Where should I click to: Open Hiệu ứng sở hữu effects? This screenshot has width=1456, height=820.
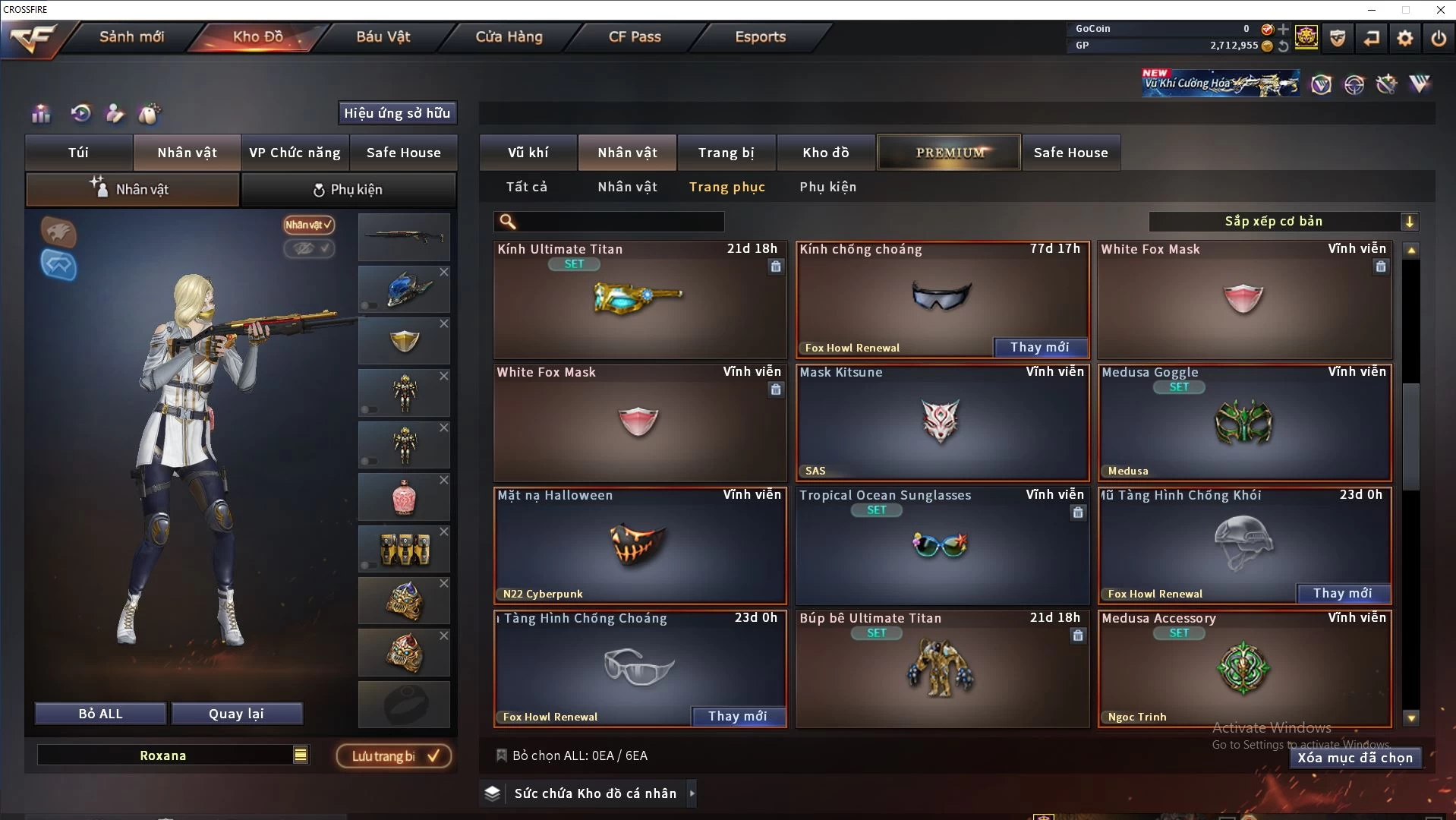396,113
